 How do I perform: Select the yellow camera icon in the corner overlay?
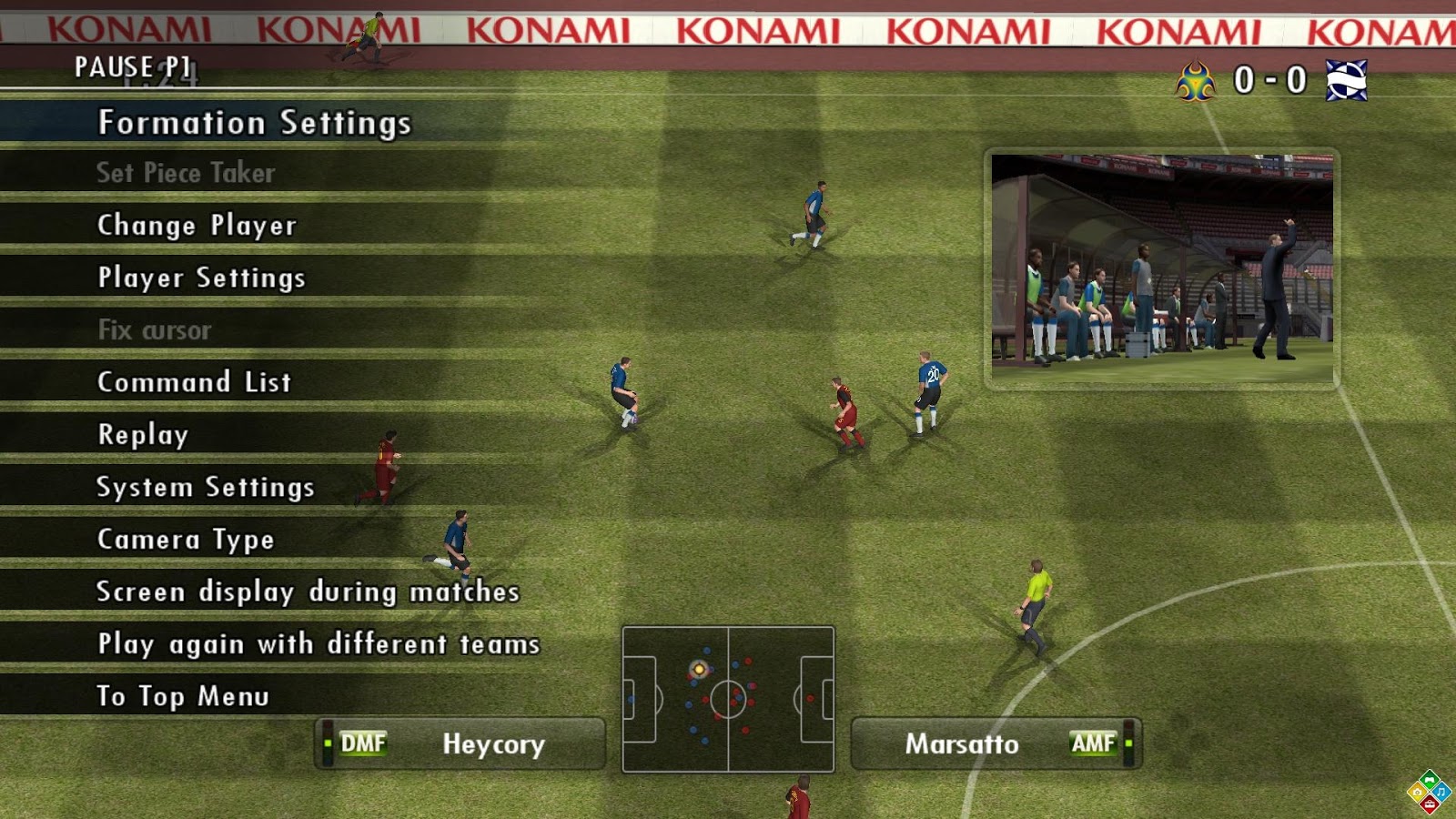(1417, 792)
